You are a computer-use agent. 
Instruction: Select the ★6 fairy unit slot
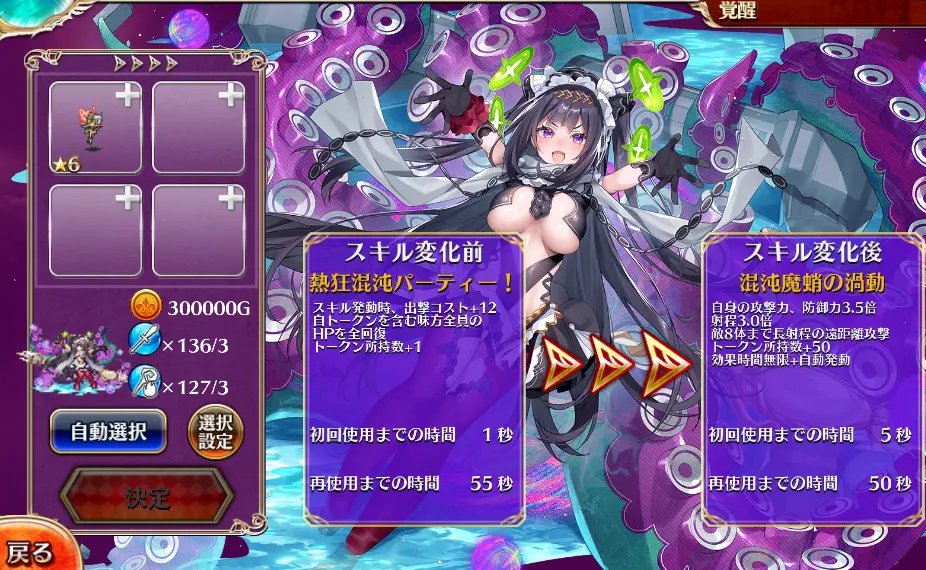point(96,127)
